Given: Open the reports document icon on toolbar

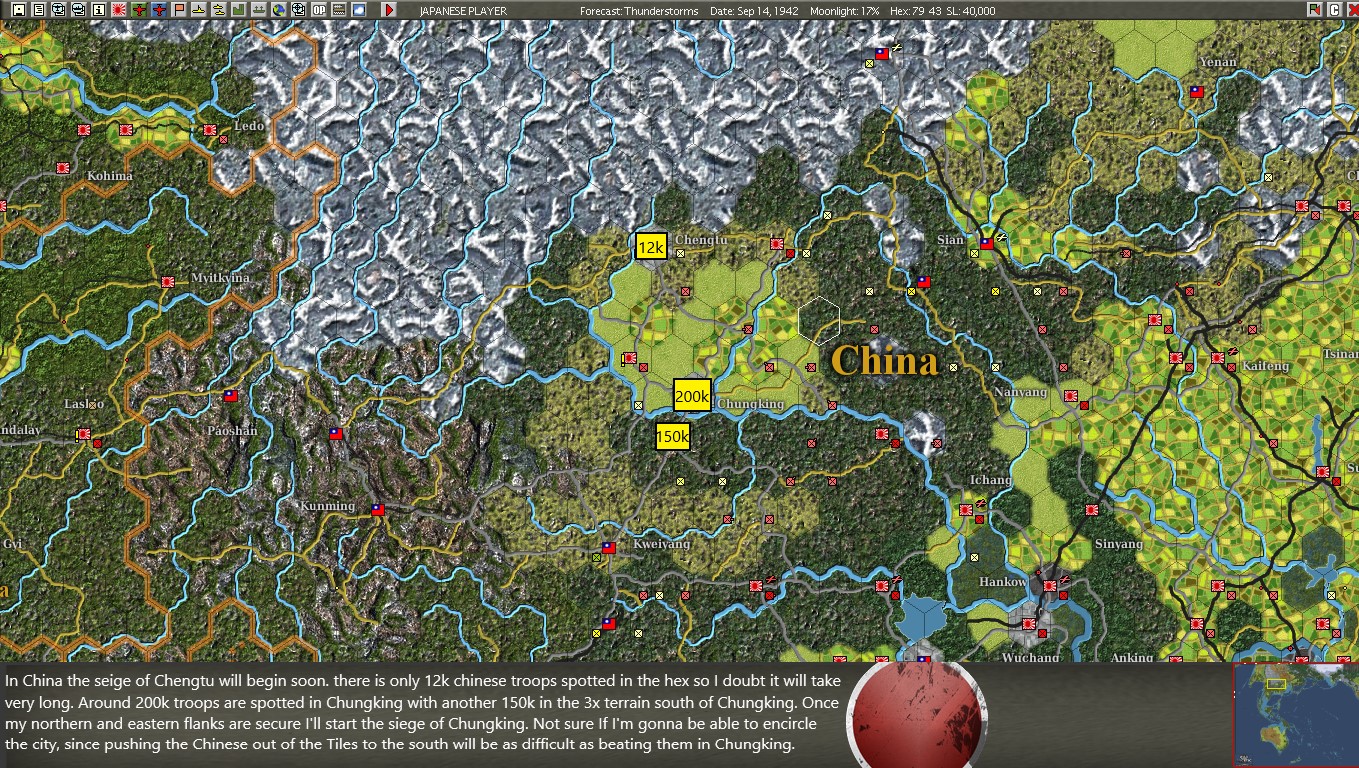Looking at the screenshot, I should coord(37,10).
